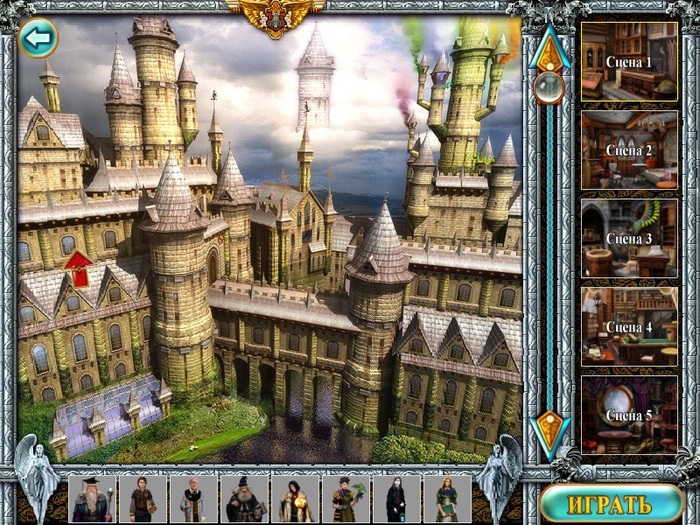Go back using the teal arrow button
This screenshot has width=700, height=525.
coord(38,39)
